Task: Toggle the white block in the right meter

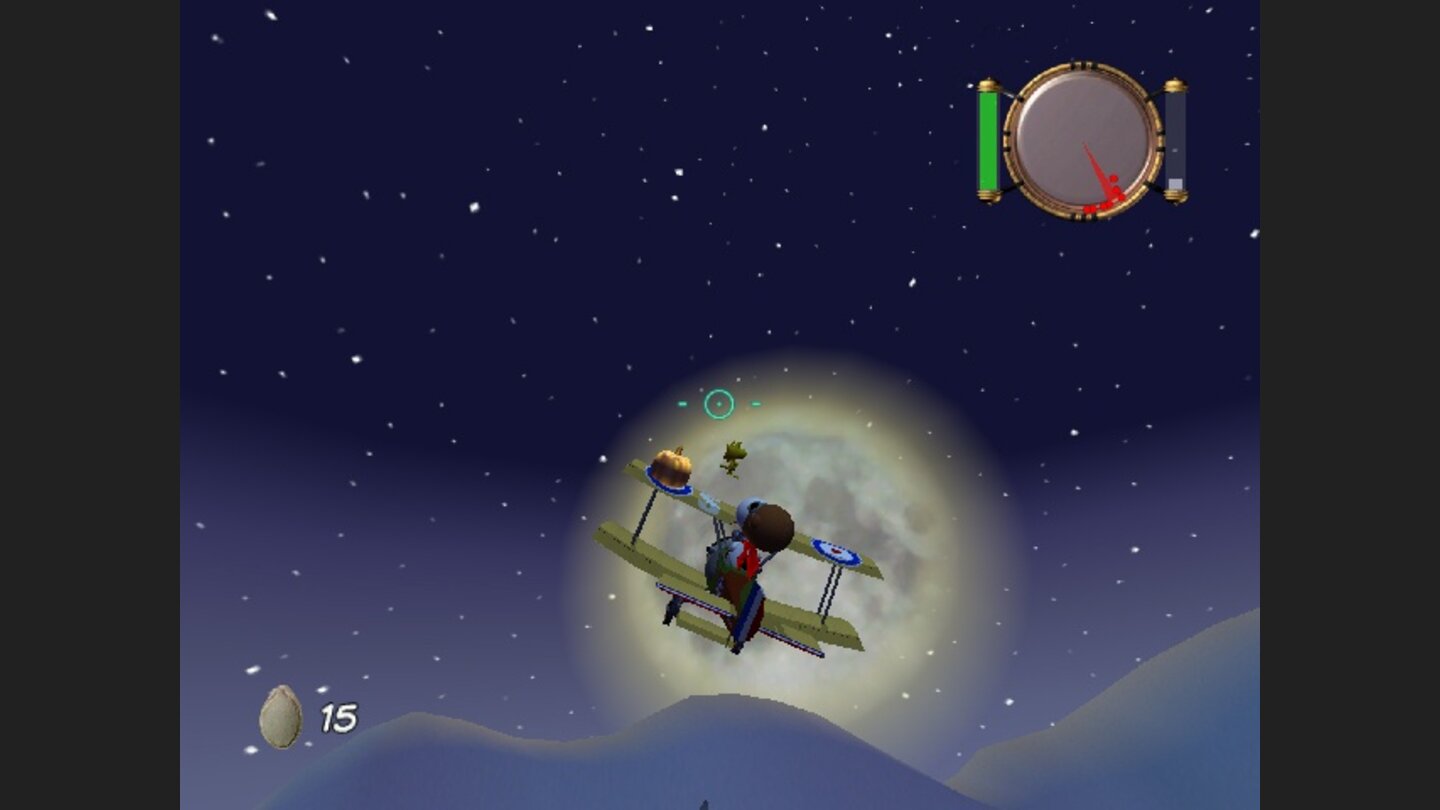Action: click(1175, 183)
